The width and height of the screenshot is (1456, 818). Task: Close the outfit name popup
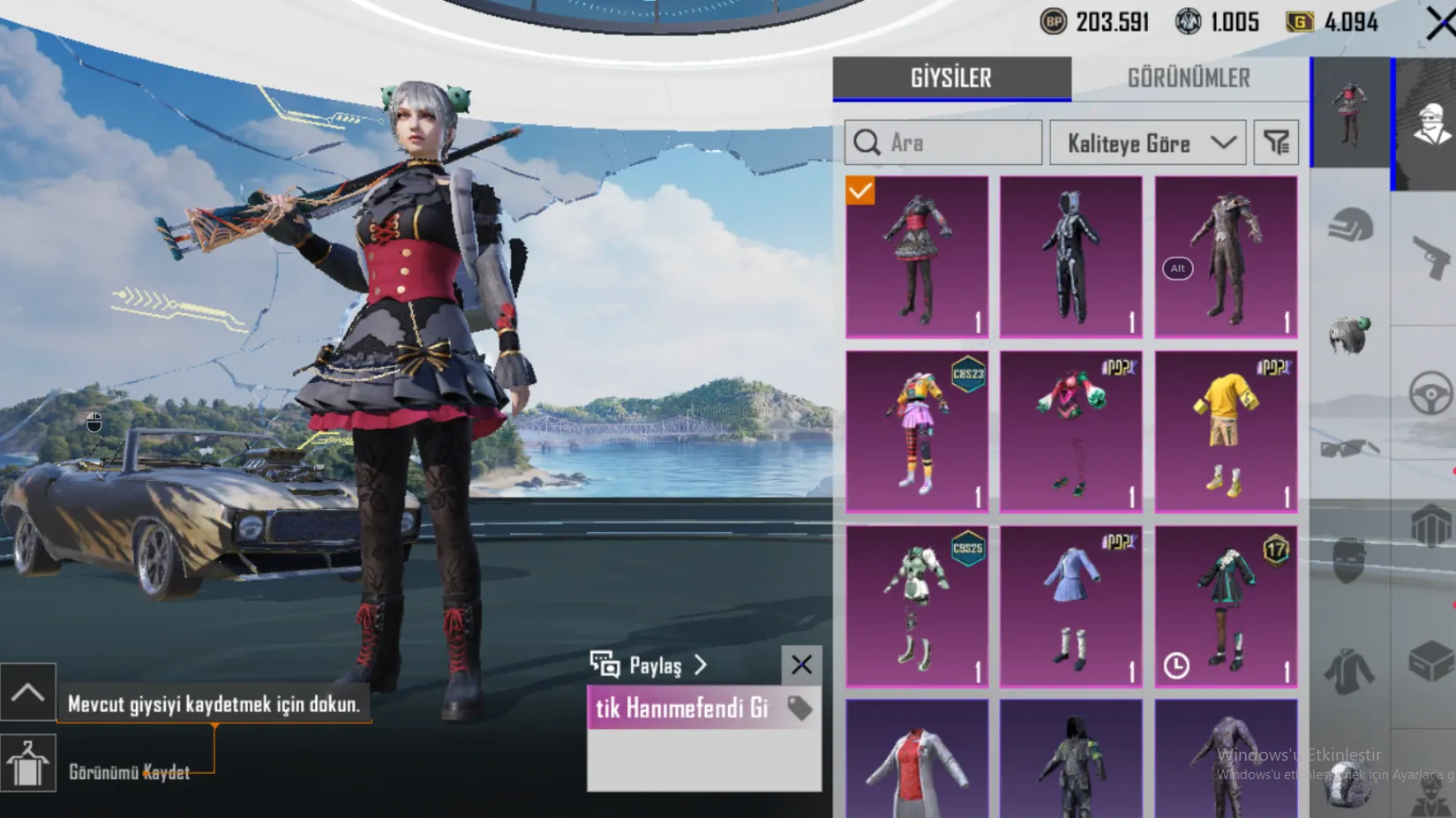pyautogui.click(x=801, y=665)
